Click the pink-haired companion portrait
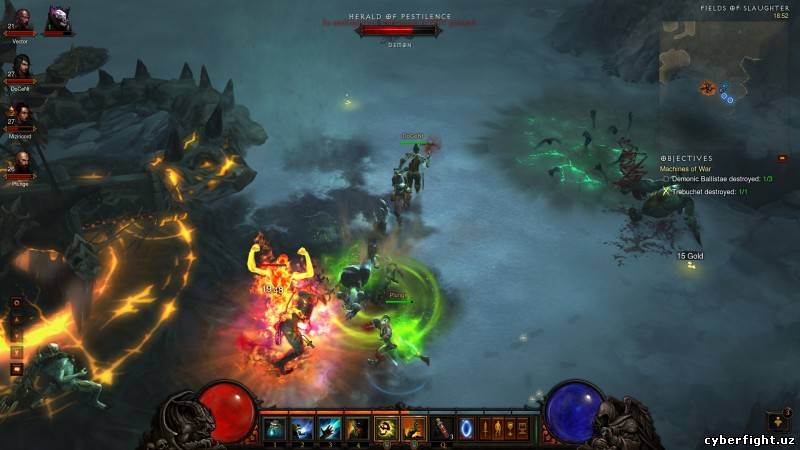This screenshot has height=450, width=800. 56,20
